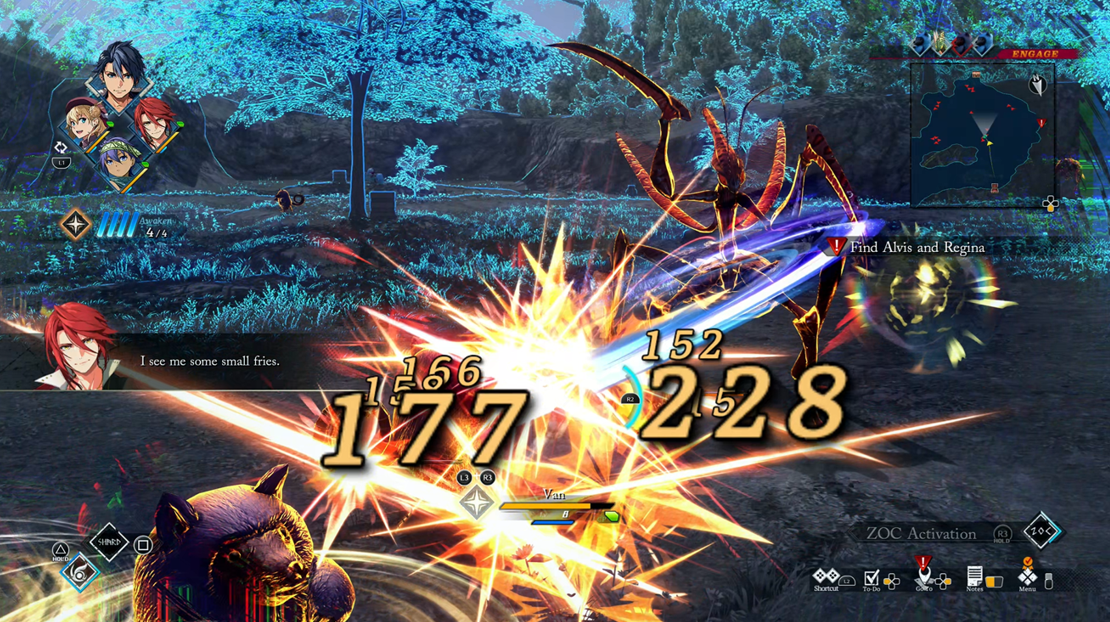Click the treasure chest marker at minimap top
The image size is (1110, 622).
(x=974, y=75)
